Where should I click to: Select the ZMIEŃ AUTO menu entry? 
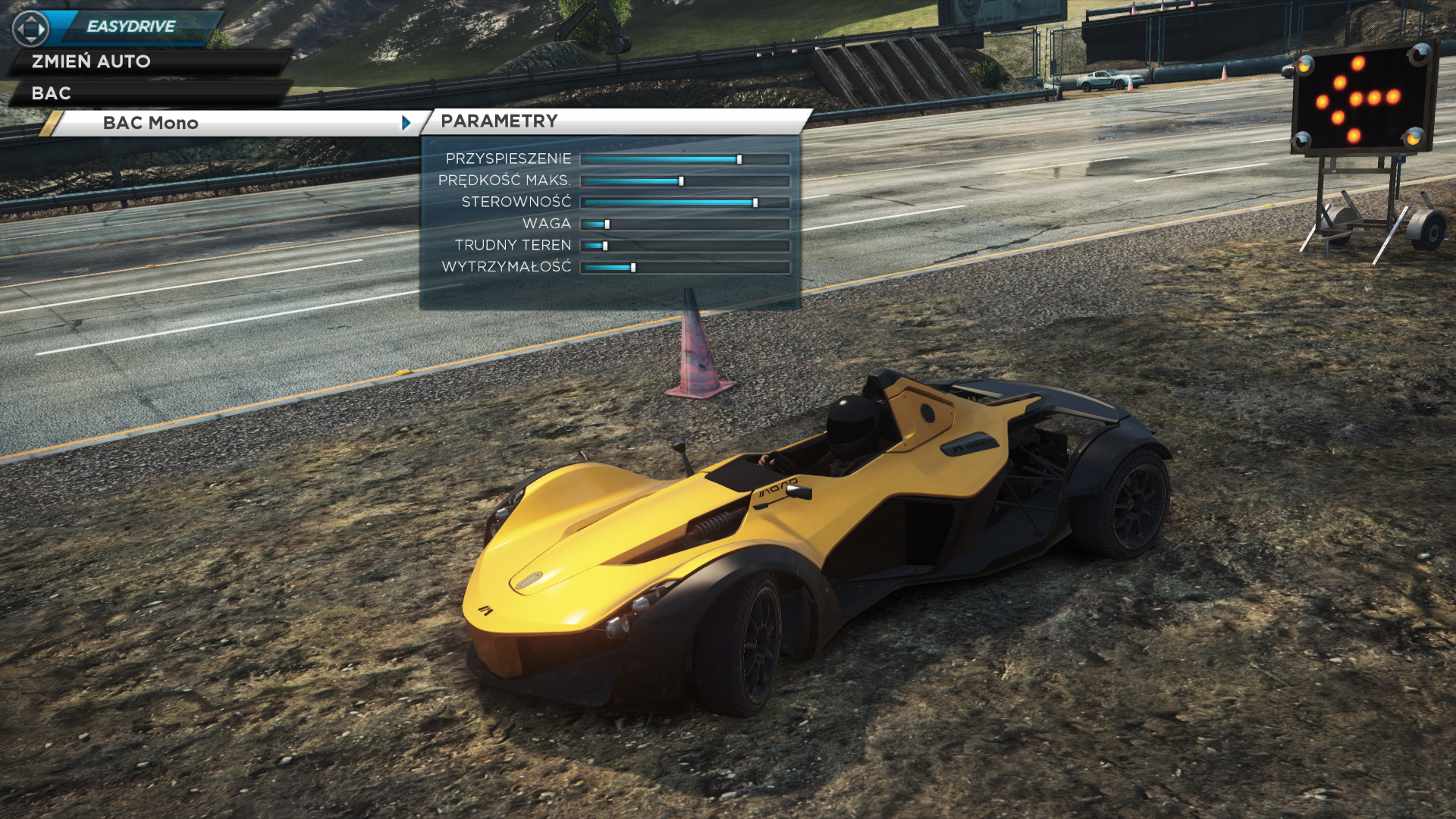tap(91, 61)
